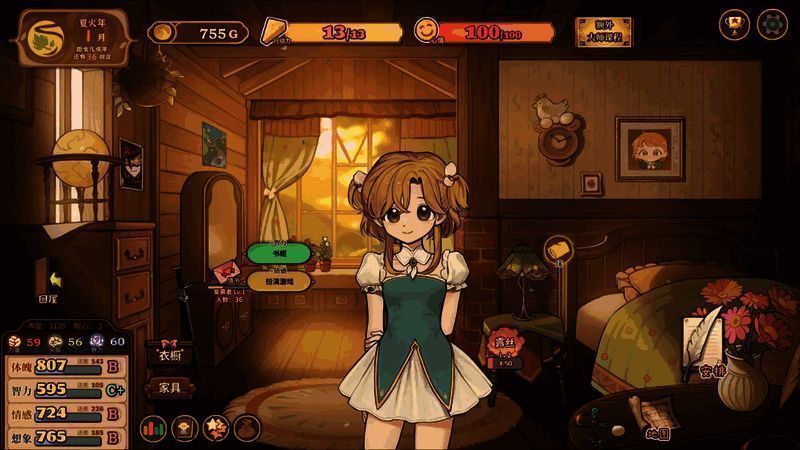
Task: Click the 智力 intelligence stat row
Action: (x=64, y=389)
